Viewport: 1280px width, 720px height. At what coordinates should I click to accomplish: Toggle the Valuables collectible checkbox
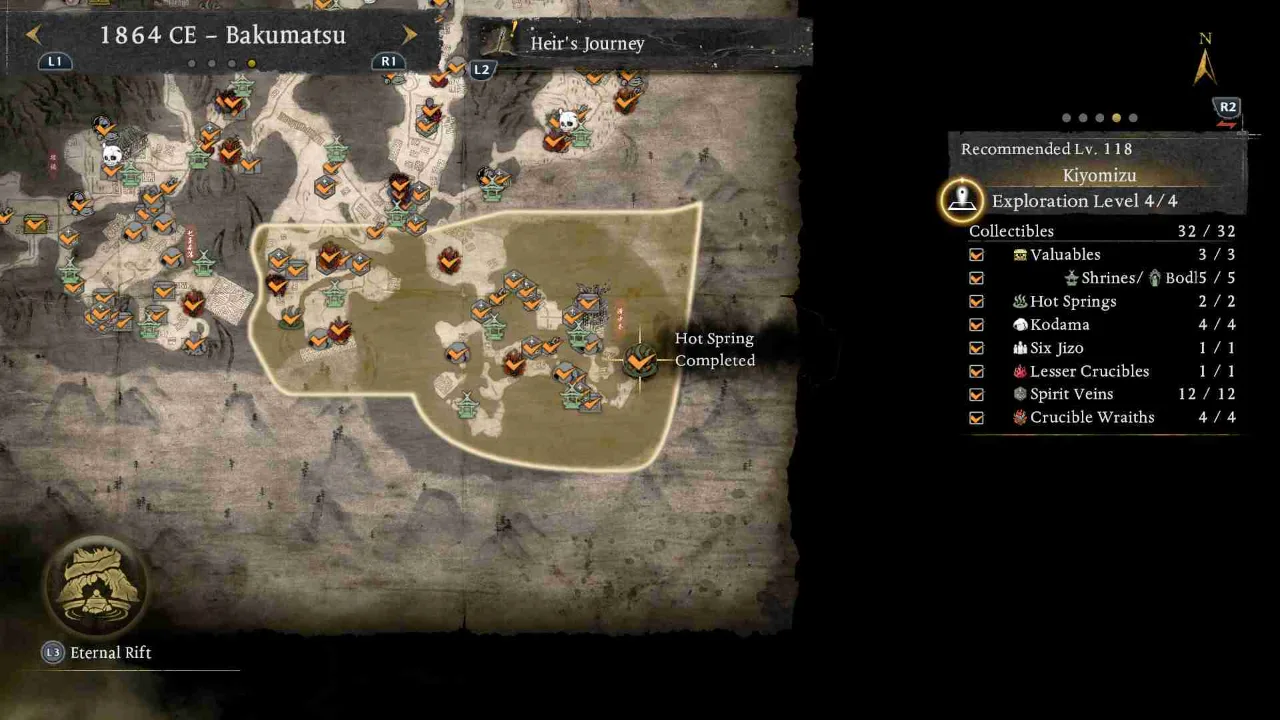(x=976, y=255)
